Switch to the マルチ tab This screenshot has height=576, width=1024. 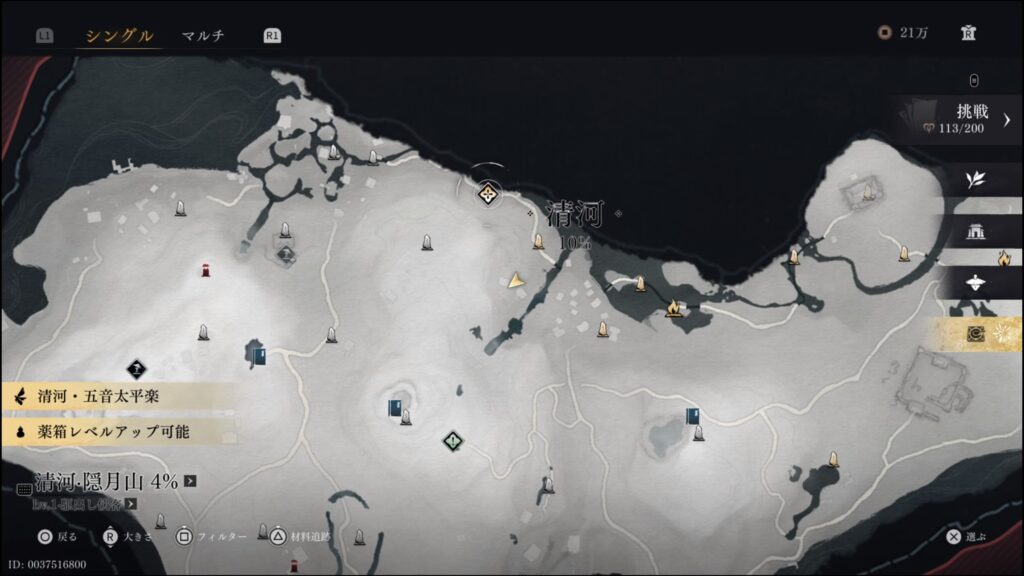point(203,36)
